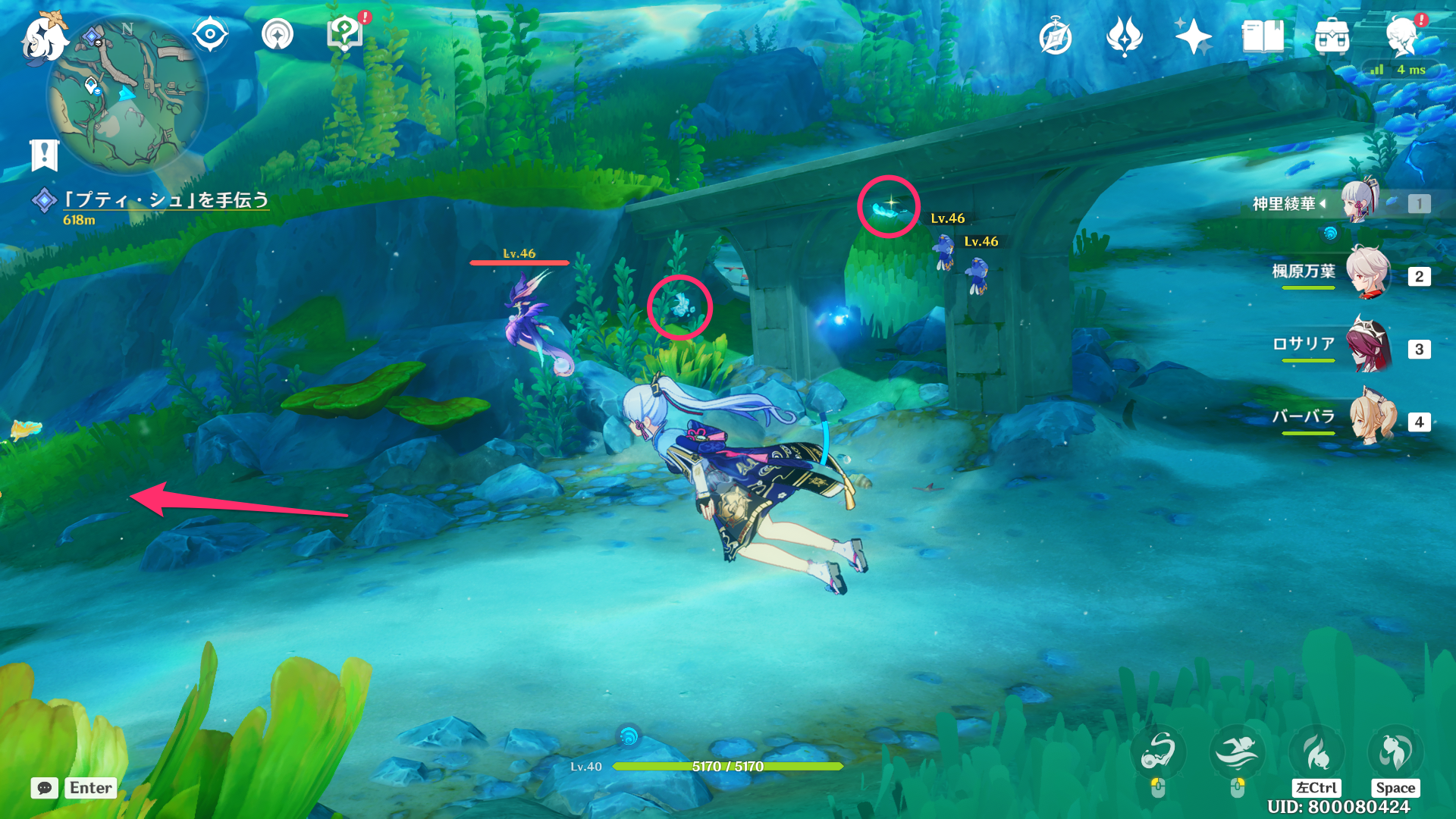
Task: Open the character profile icon with alert
Action: 1401,36
